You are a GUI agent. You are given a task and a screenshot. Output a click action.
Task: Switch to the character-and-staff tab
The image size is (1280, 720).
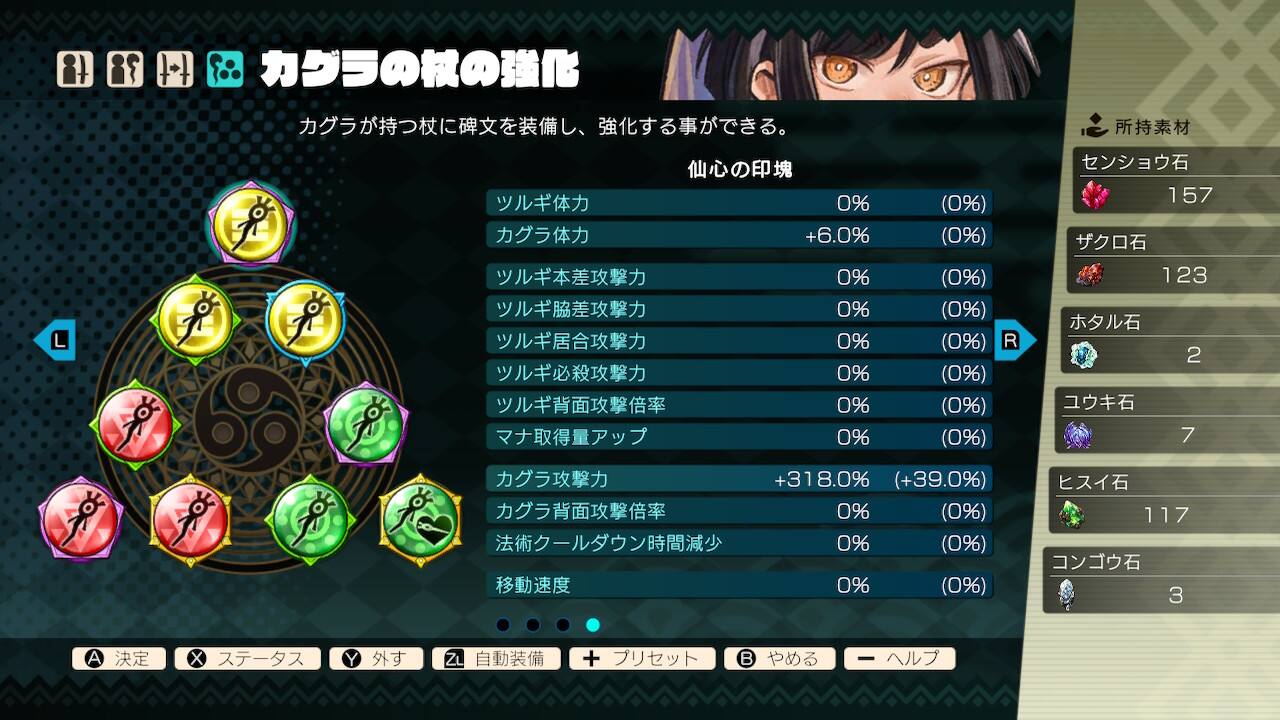point(125,69)
